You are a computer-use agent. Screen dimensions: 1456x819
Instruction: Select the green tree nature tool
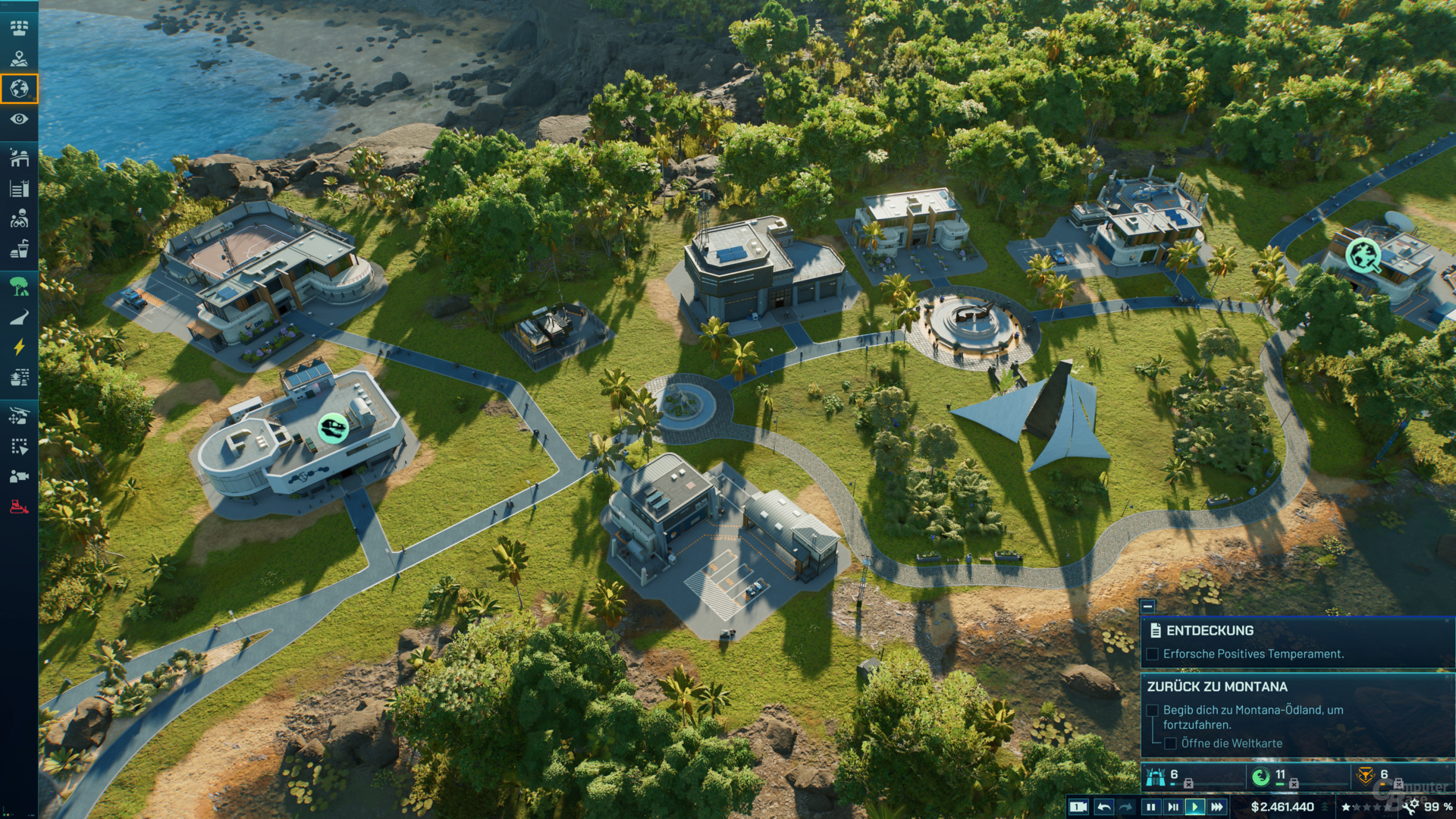click(19, 286)
